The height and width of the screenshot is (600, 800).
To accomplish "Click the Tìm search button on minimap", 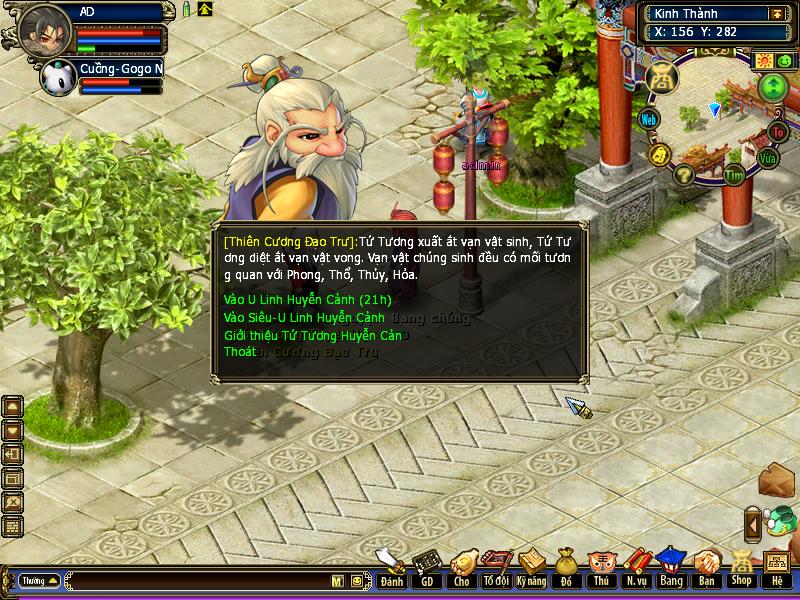I will click(x=735, y=175).
